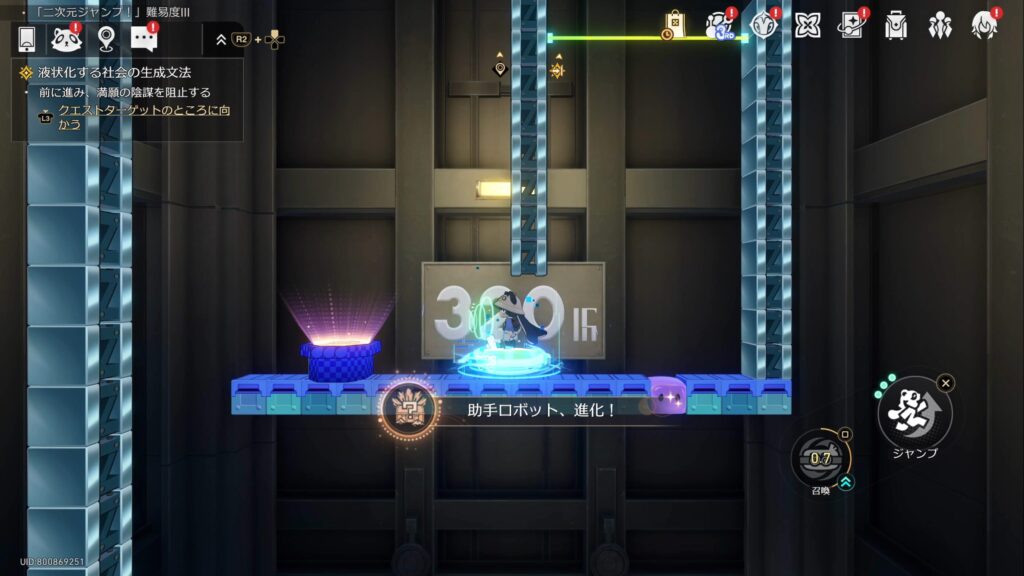Screen dimensions: 1024x576
Task: Open the chat messages speech bubble
Action: 145,40
